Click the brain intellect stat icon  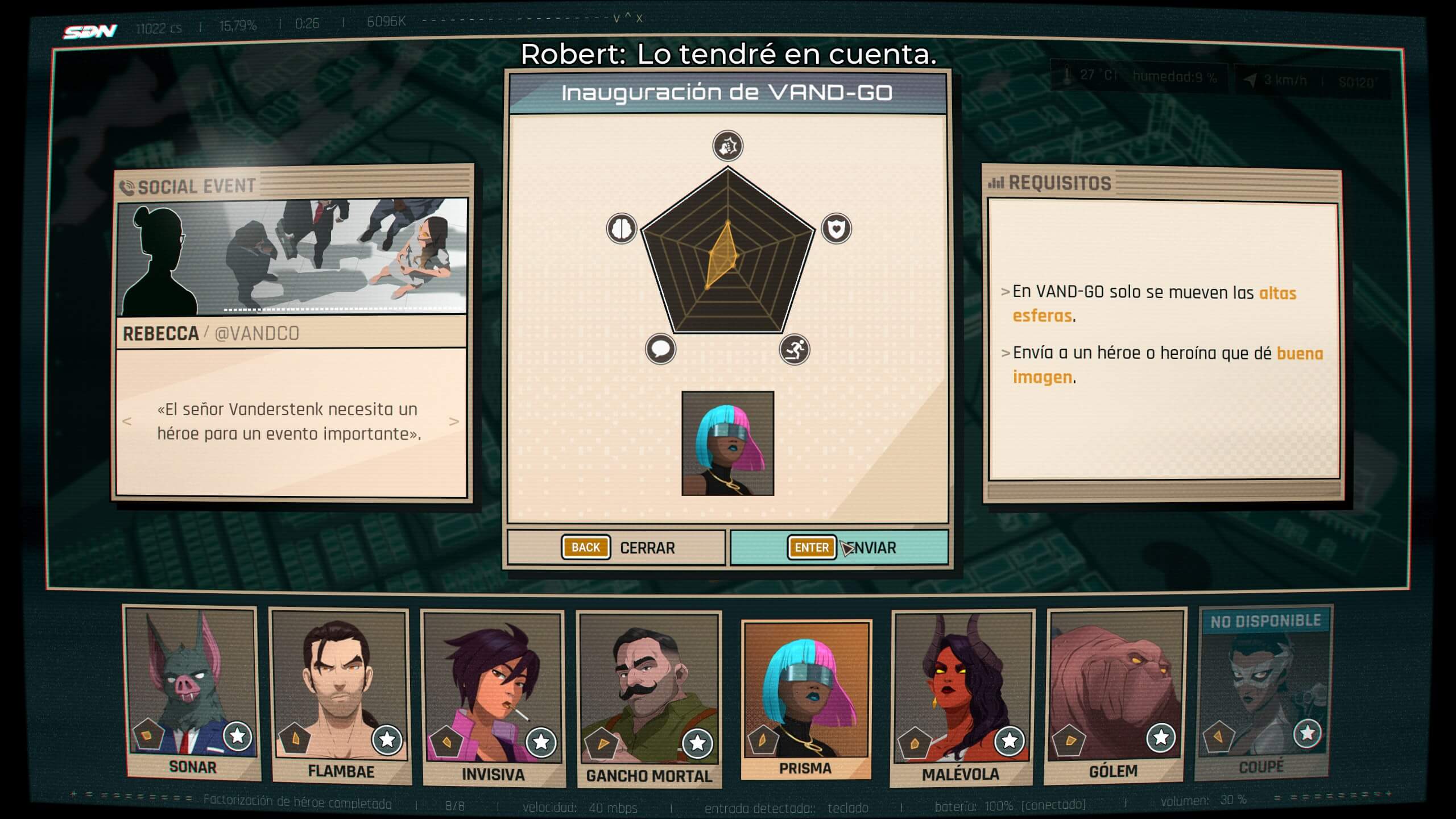621,229
